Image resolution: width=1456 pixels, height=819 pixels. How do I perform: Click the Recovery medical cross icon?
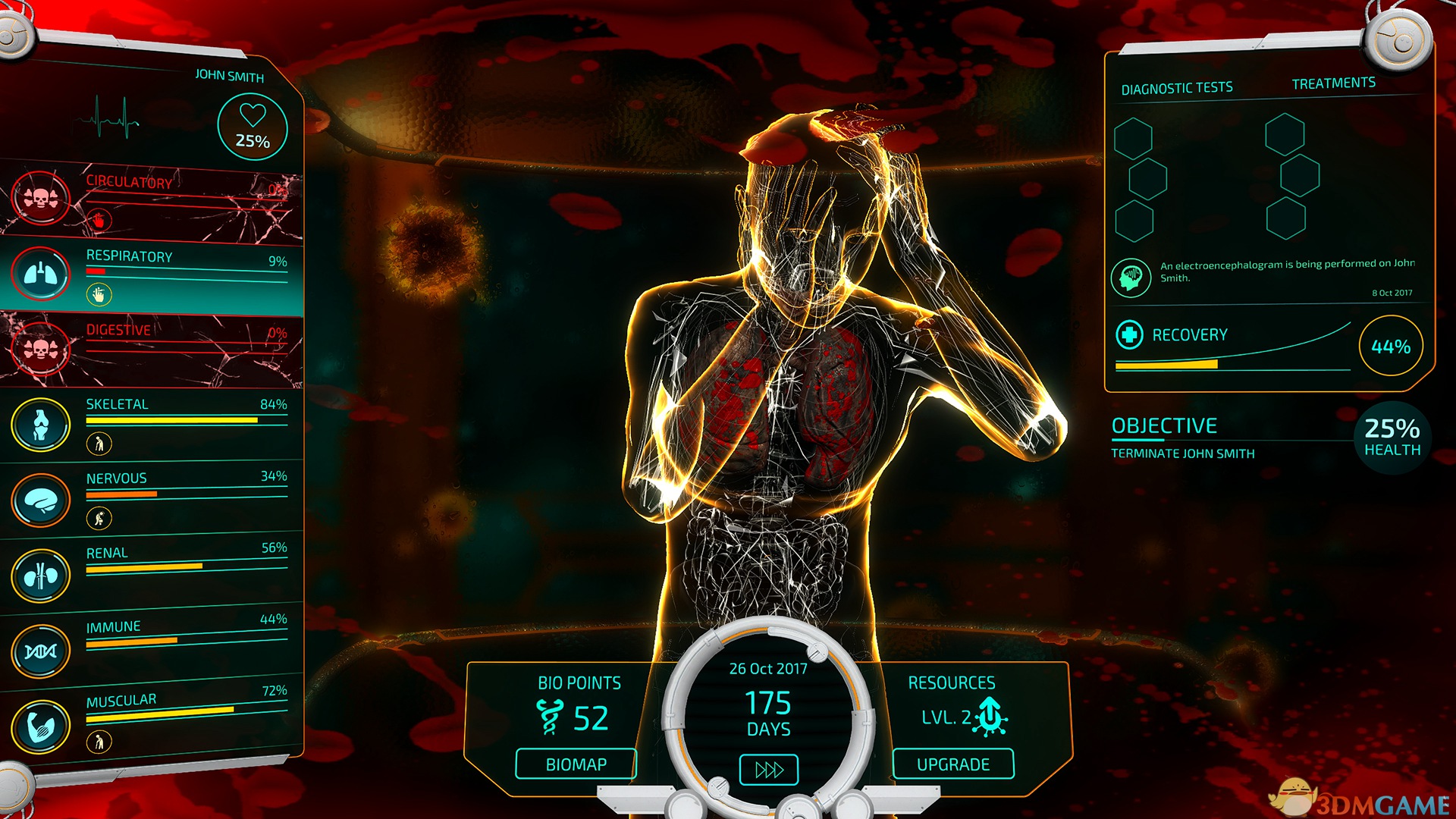click(1130, 334)
